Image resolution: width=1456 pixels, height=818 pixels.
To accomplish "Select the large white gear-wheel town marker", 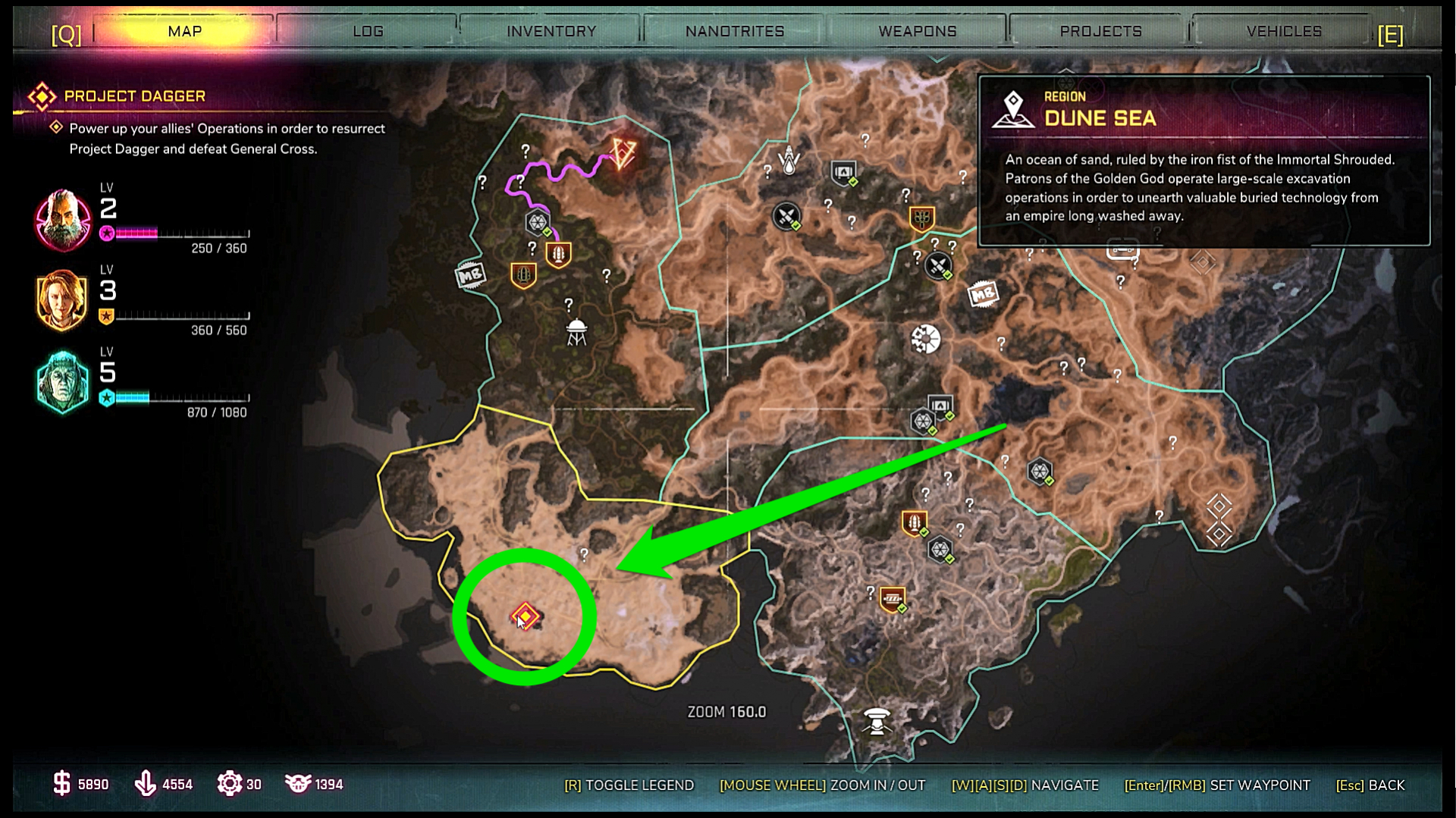I will (x=925, y=339).
